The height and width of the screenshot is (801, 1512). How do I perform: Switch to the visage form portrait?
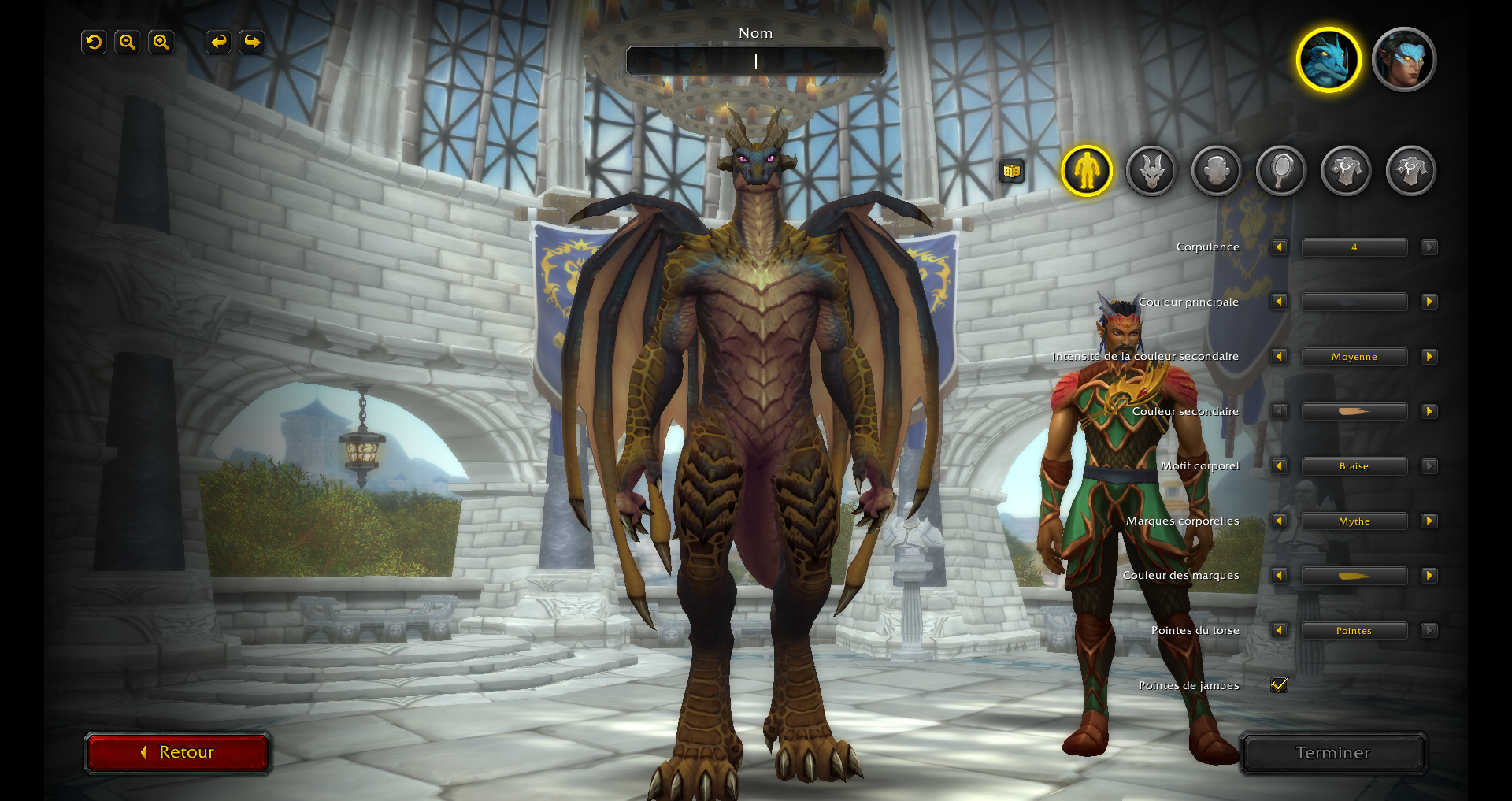click(x=1403, y=60)
